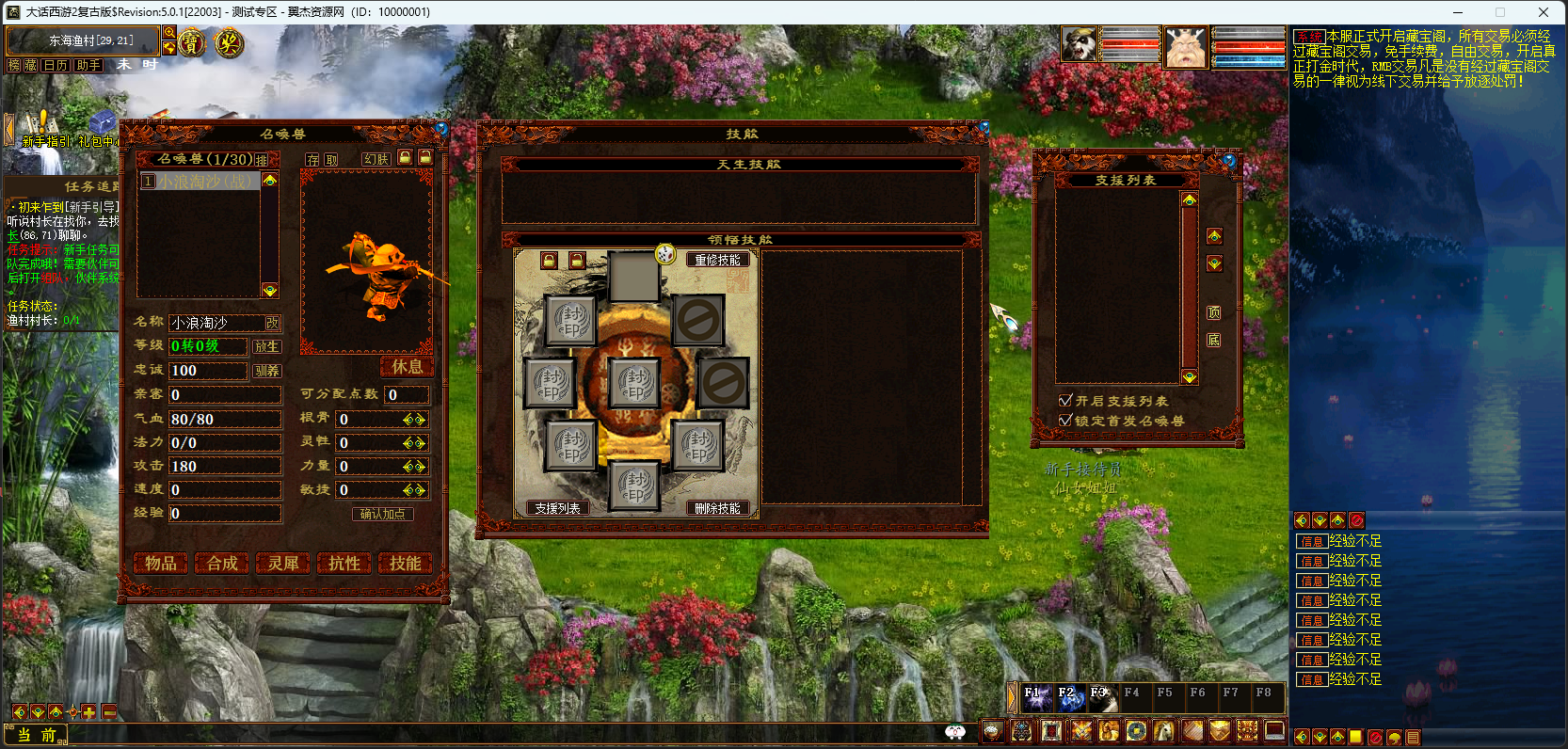Click the 删除技能 delete skill button

[718, 508]
